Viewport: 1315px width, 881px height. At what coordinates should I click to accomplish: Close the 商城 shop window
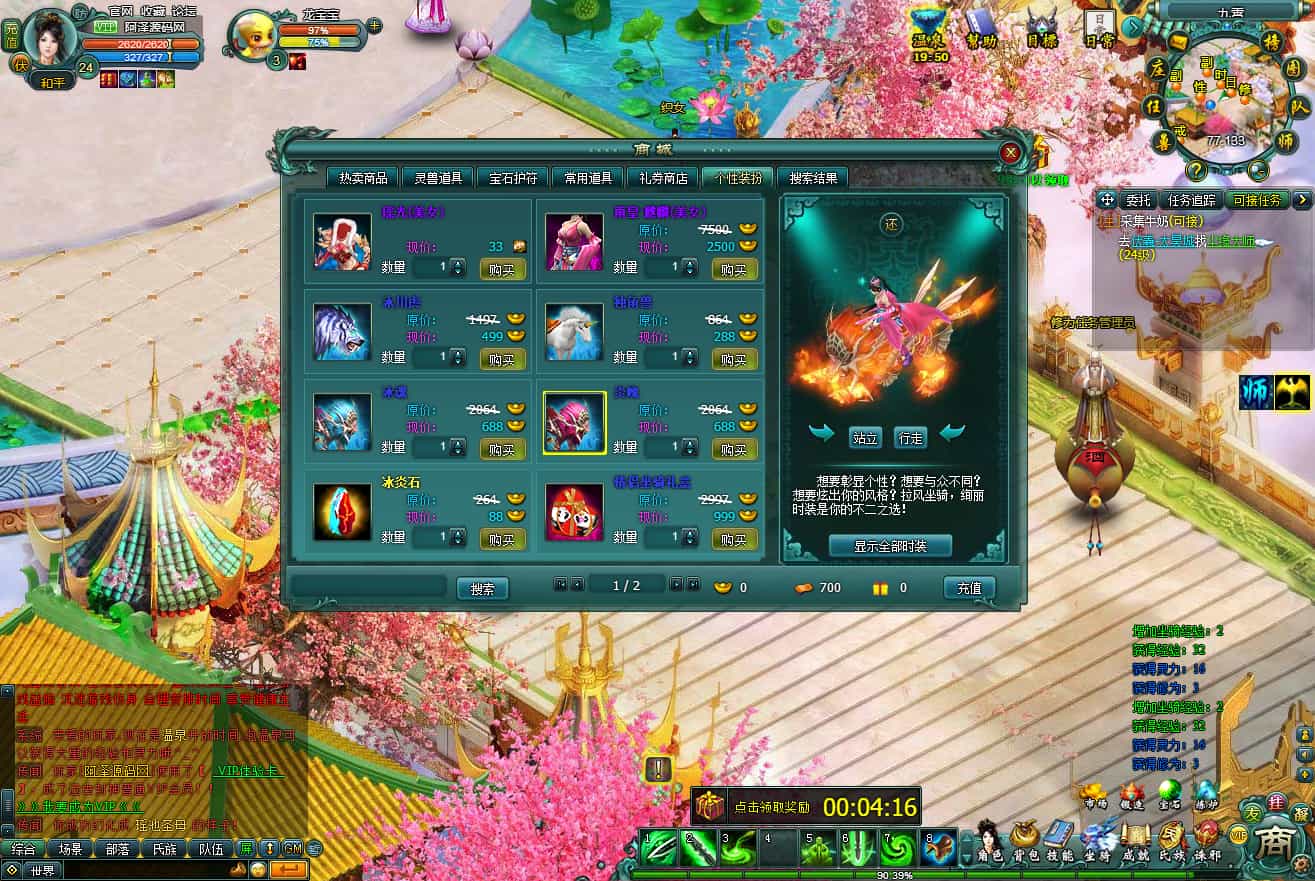[x=1010, y=152]
